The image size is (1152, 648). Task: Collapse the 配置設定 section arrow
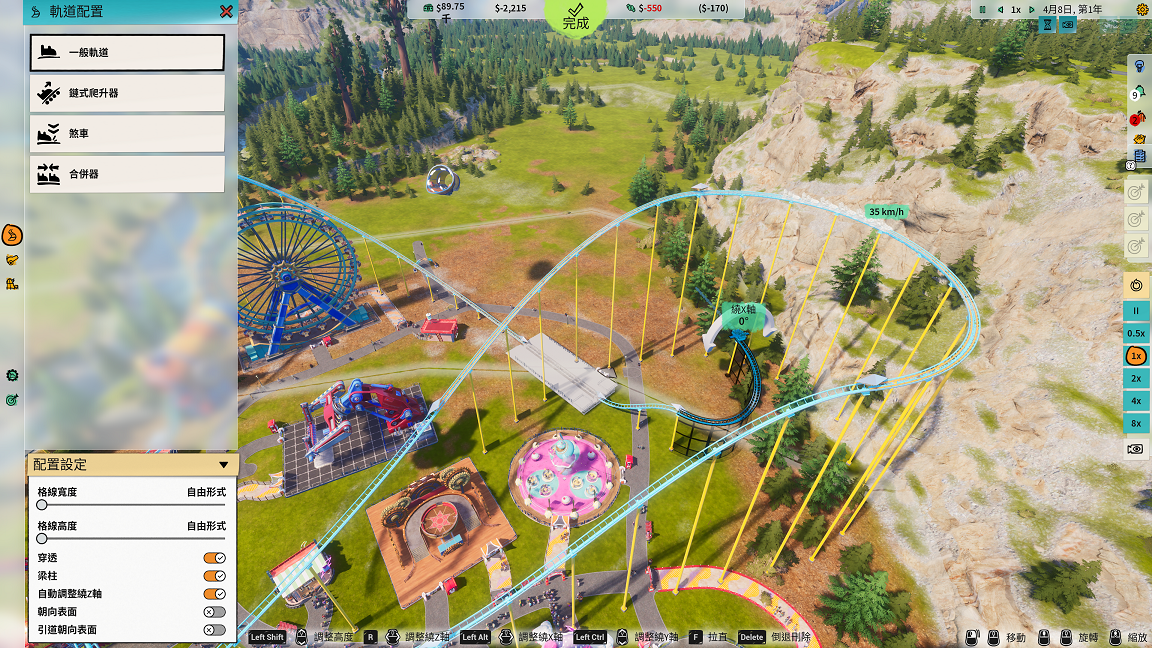[223, 465]
